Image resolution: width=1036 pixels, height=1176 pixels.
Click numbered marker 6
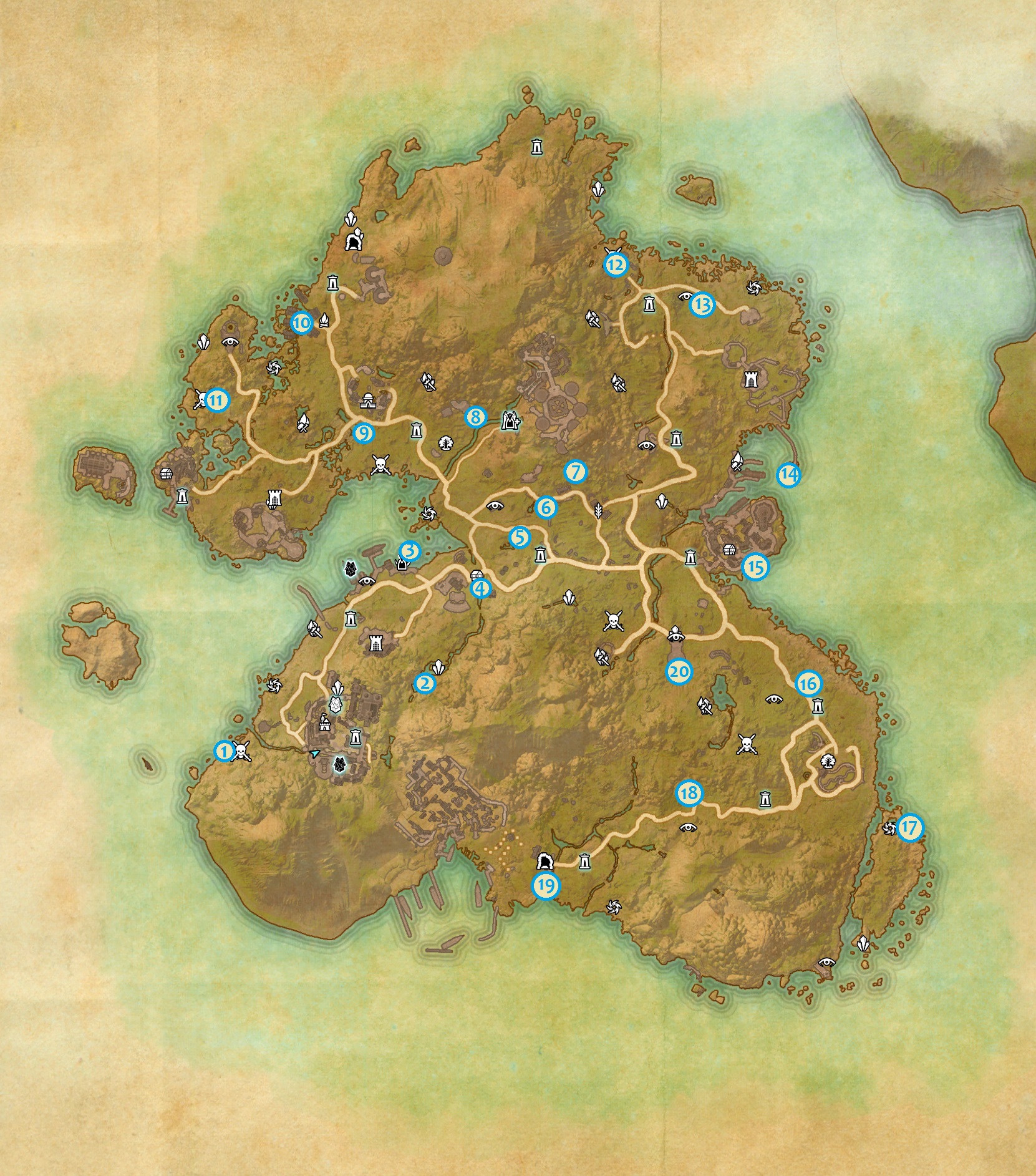click(546, 507)
